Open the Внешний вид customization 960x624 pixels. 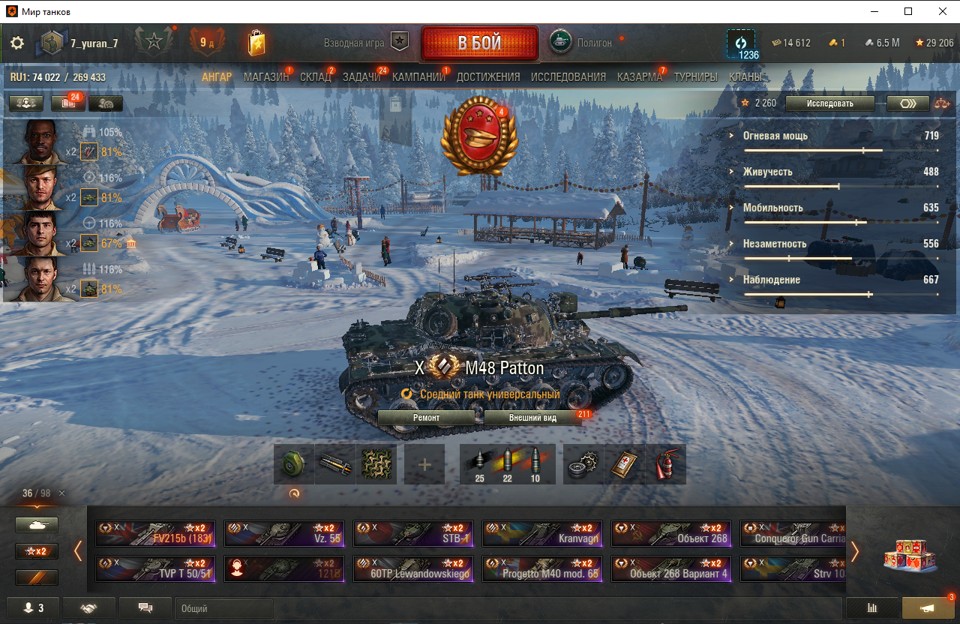pyautogui.click(x=532, y=417)
